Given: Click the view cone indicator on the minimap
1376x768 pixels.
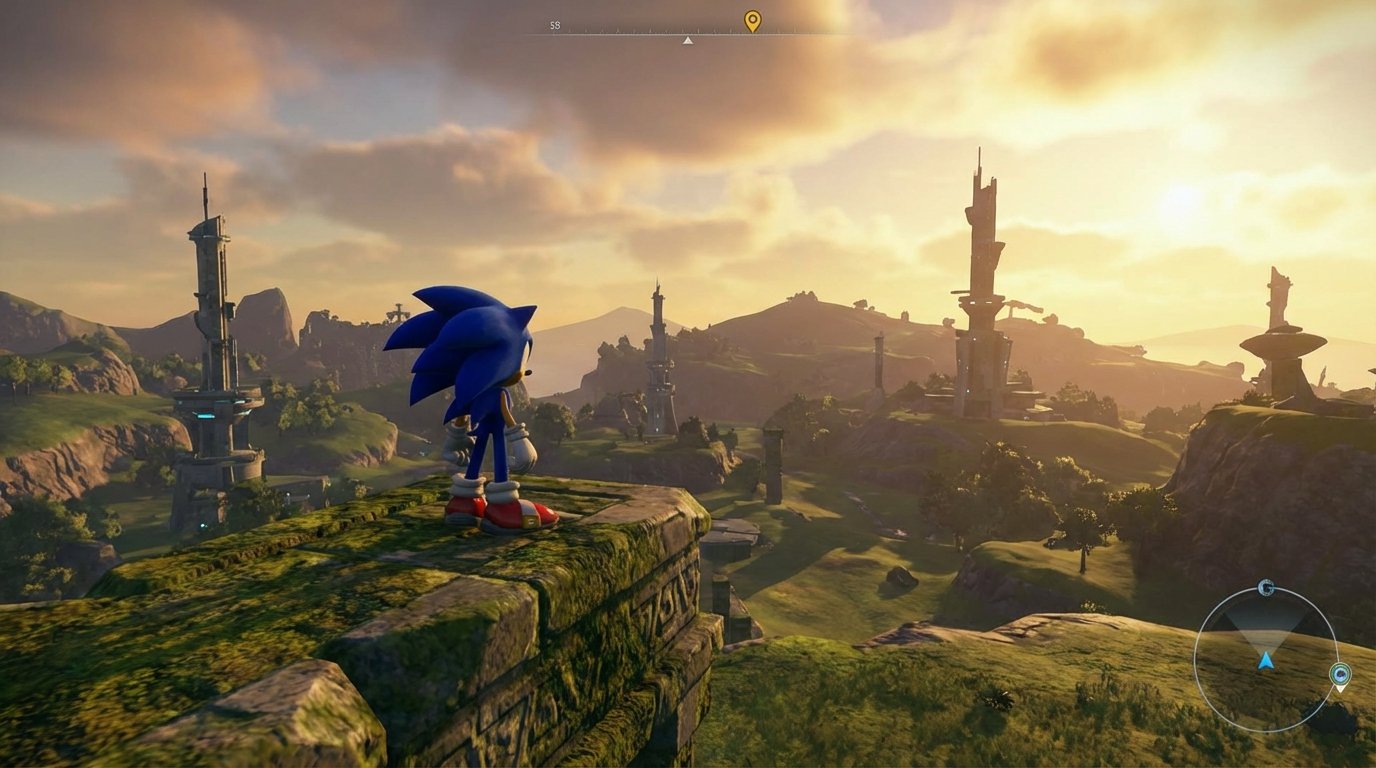Looking at the screenshot, I should 1266,629.
